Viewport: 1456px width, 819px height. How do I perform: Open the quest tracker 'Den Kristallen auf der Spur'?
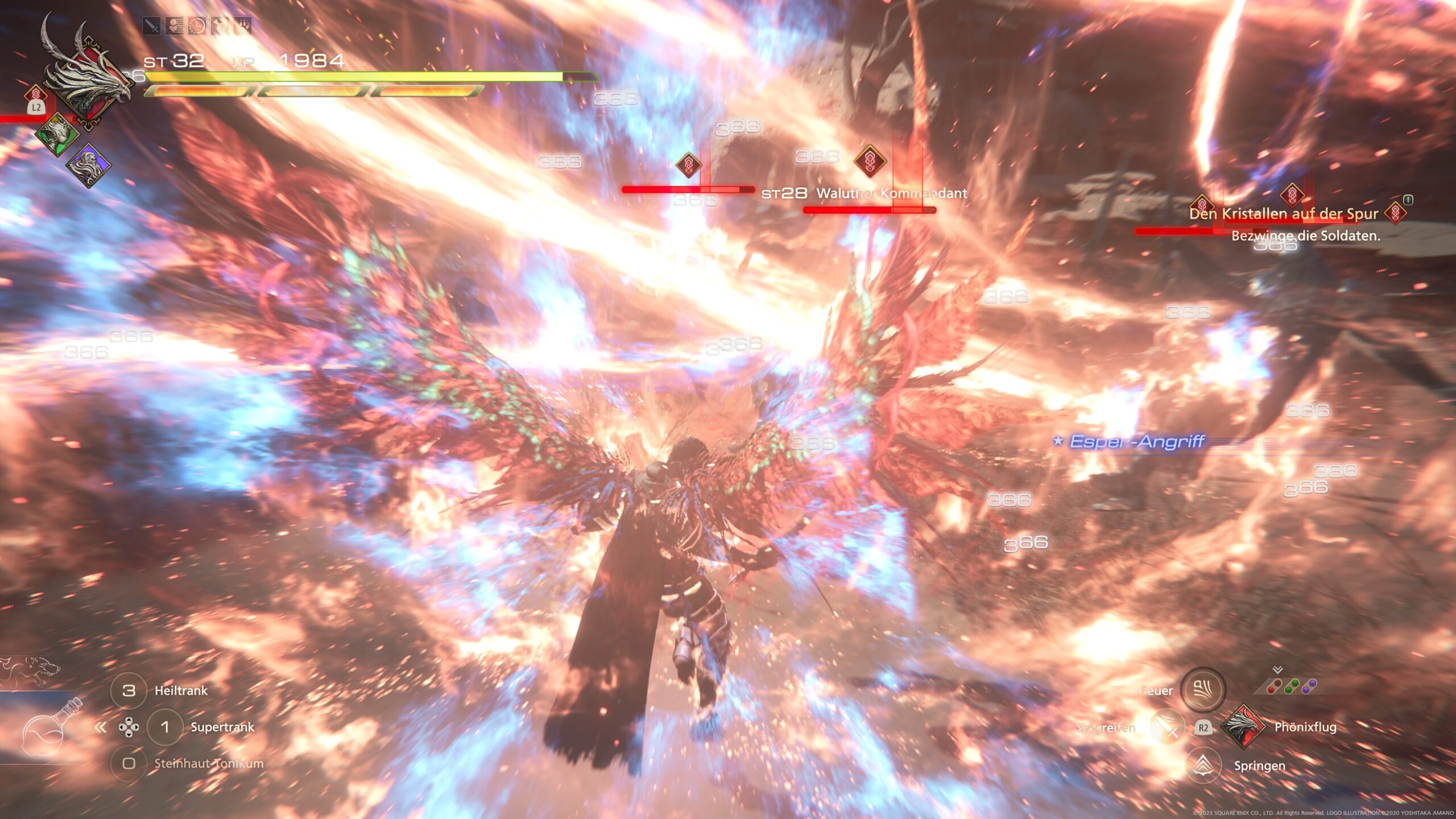click(1283, 214)
